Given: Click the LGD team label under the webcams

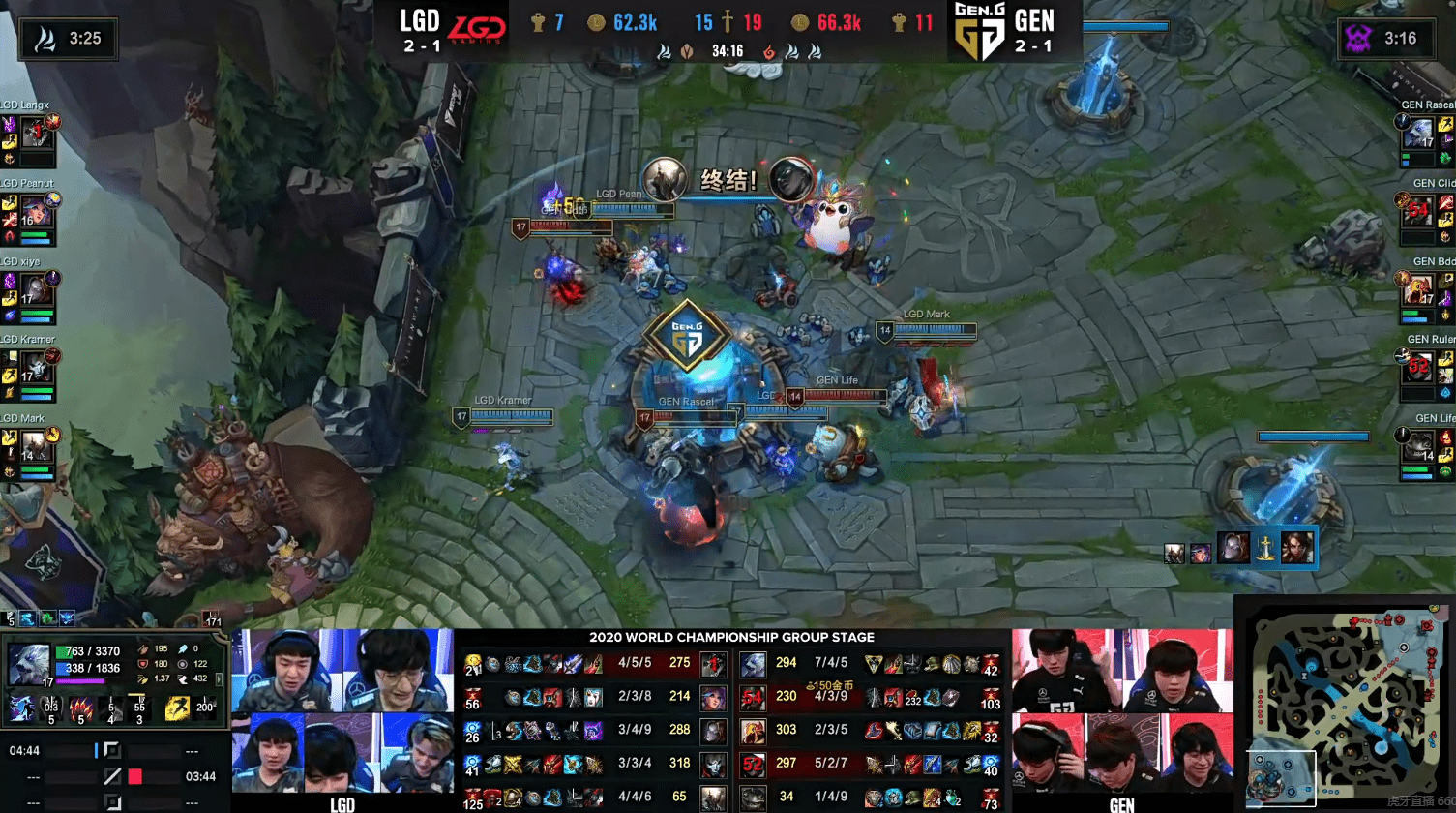Looking at the screenshot, I should [x=343, y=806].
